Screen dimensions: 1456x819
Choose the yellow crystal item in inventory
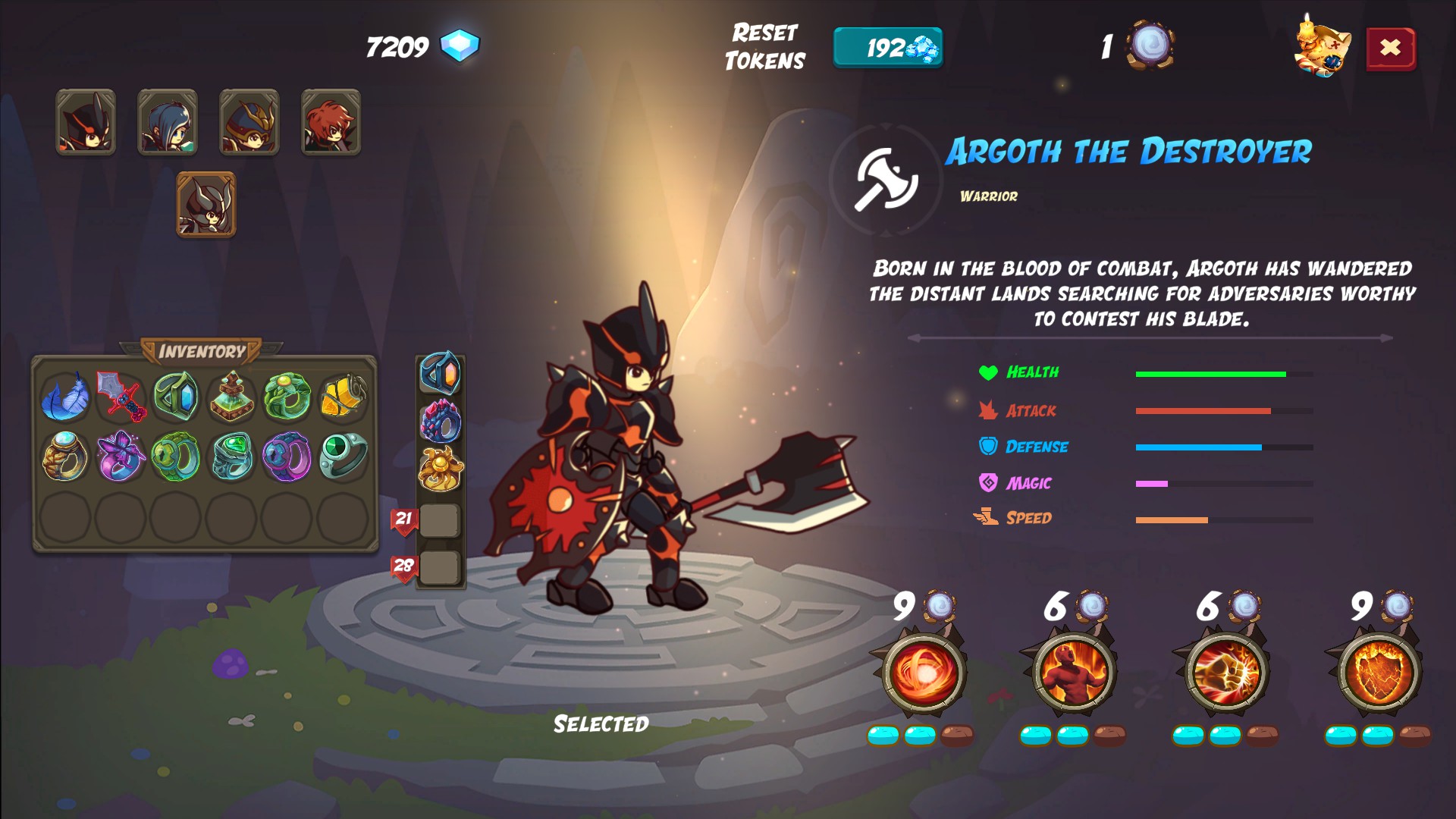344,397
